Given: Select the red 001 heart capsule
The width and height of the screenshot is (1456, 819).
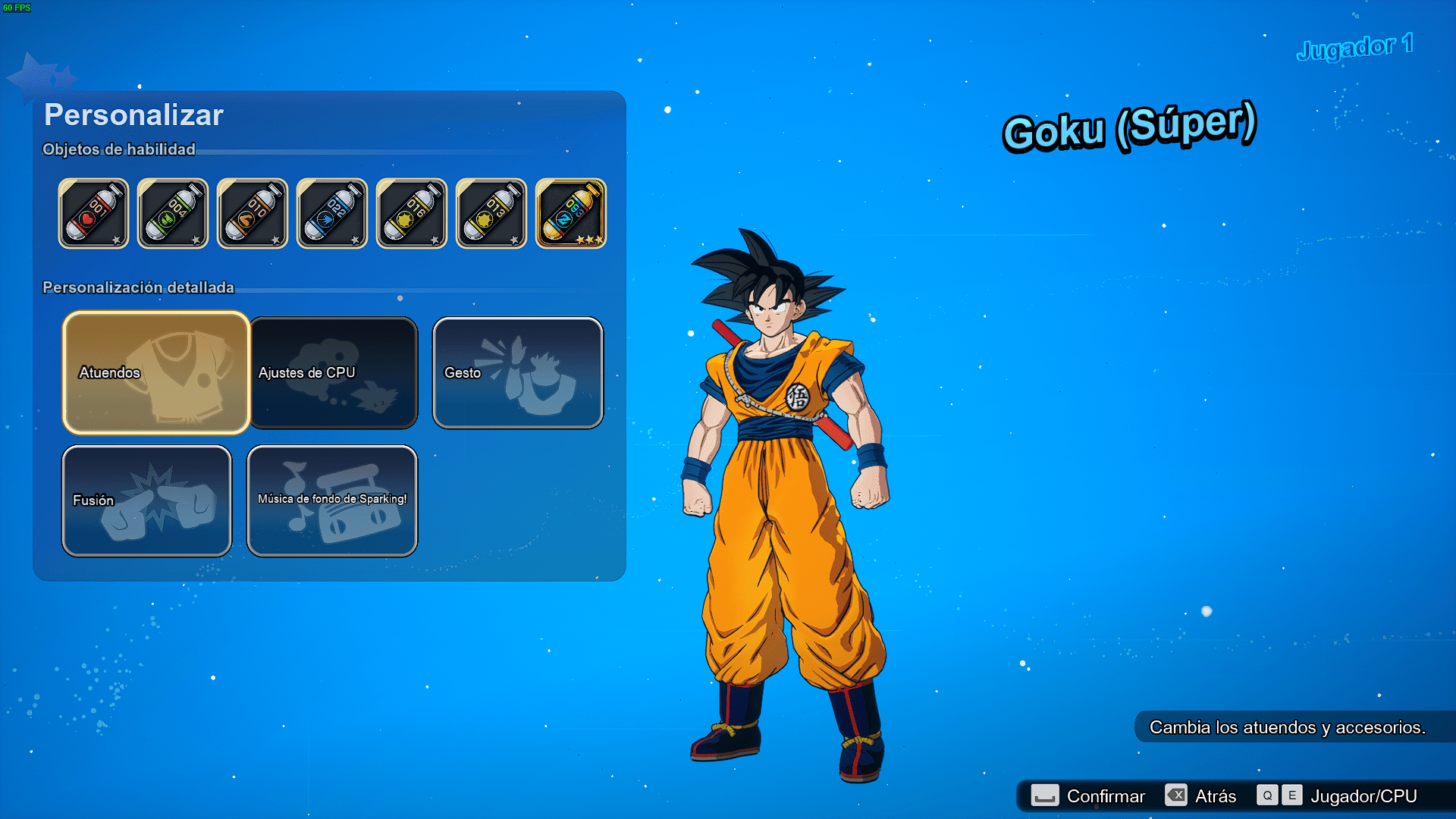Looking at the screenshot, I should (x=93, y=214).
